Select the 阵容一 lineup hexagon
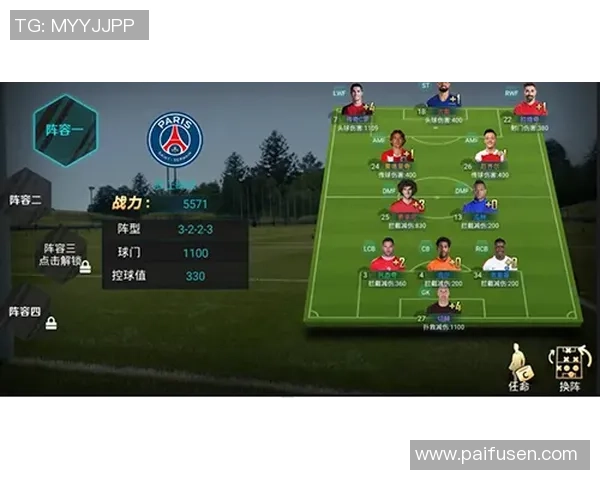Image resolution: width=600 pixels, height=480 pixels. coord(65,130)
